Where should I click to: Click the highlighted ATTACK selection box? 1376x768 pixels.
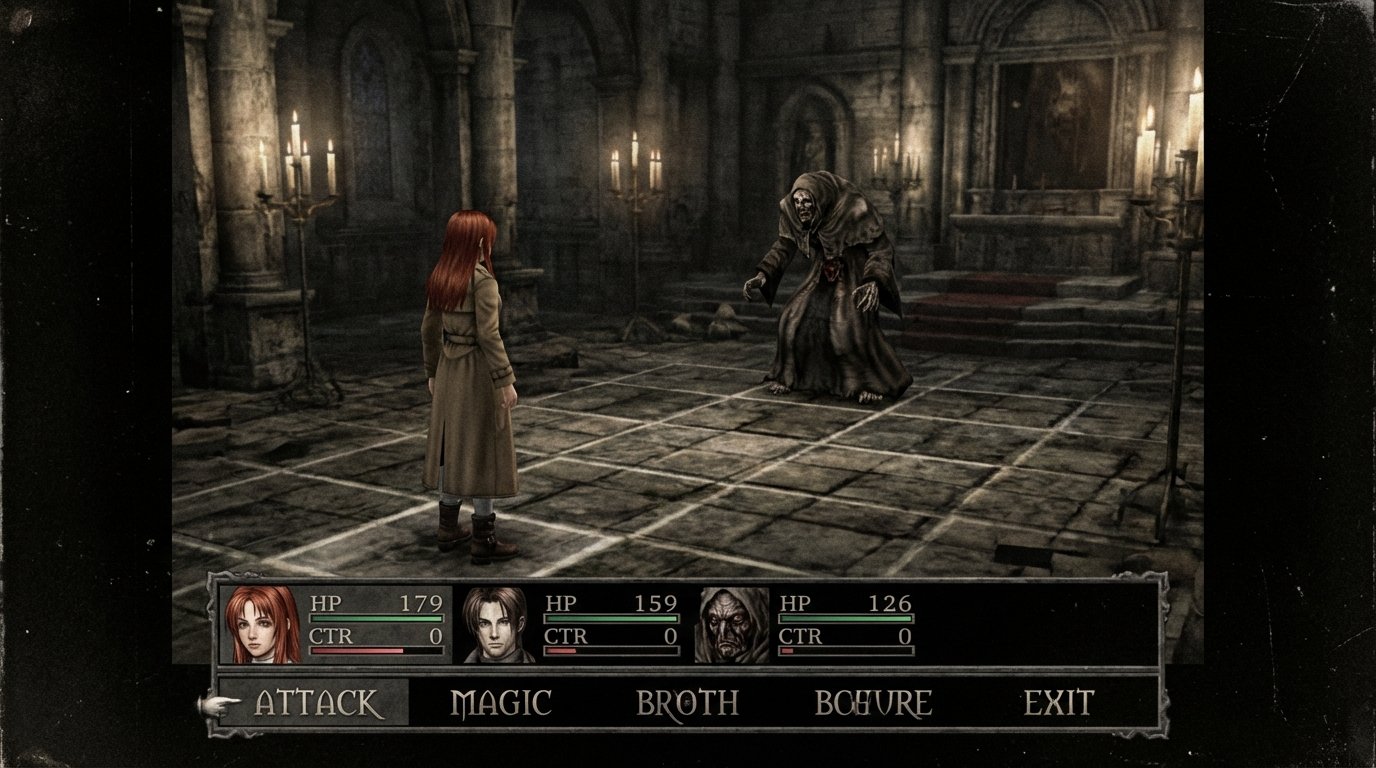[x=311, y=702]
